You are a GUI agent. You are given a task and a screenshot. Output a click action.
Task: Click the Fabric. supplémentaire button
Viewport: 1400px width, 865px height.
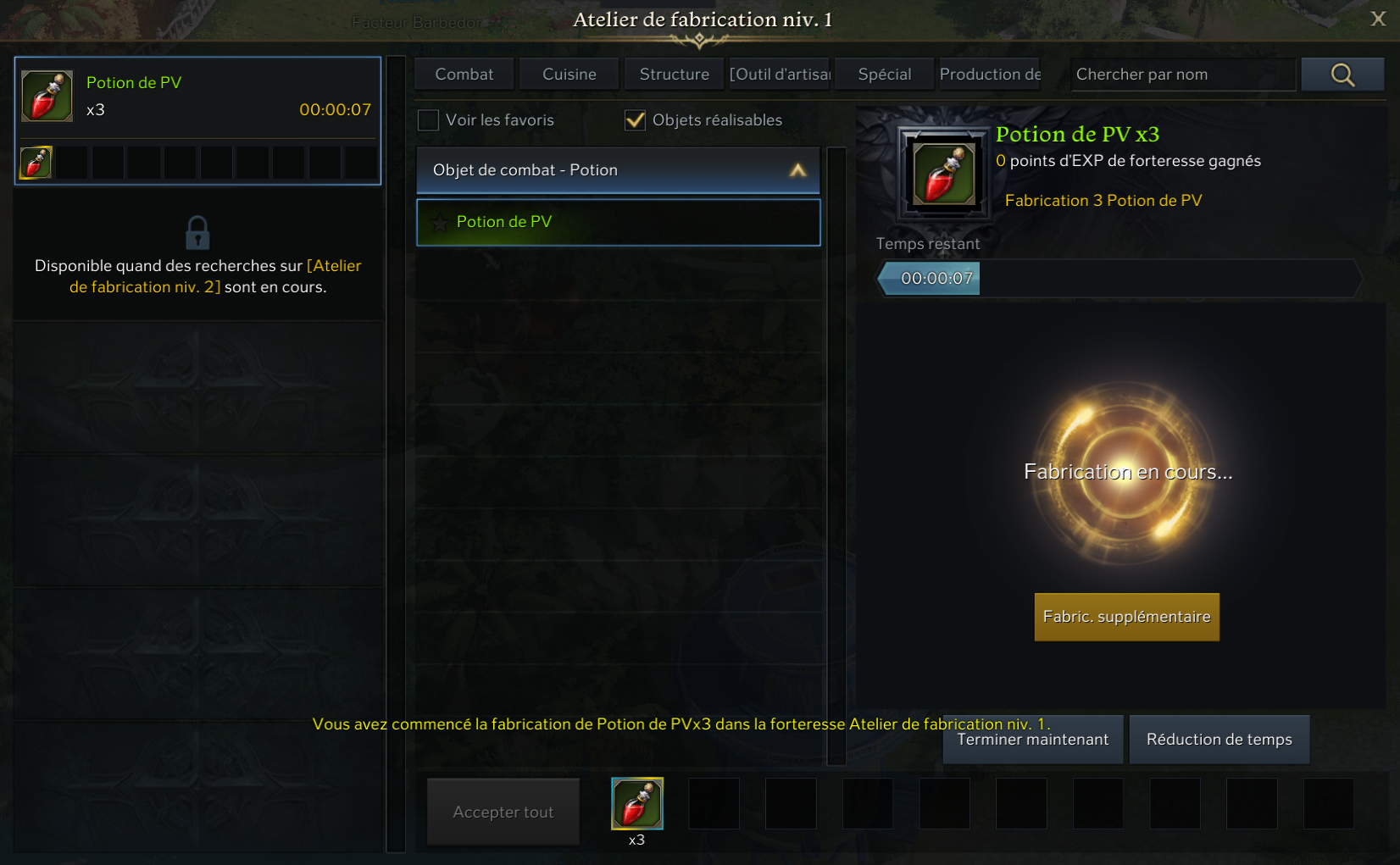click(1126, 617)
